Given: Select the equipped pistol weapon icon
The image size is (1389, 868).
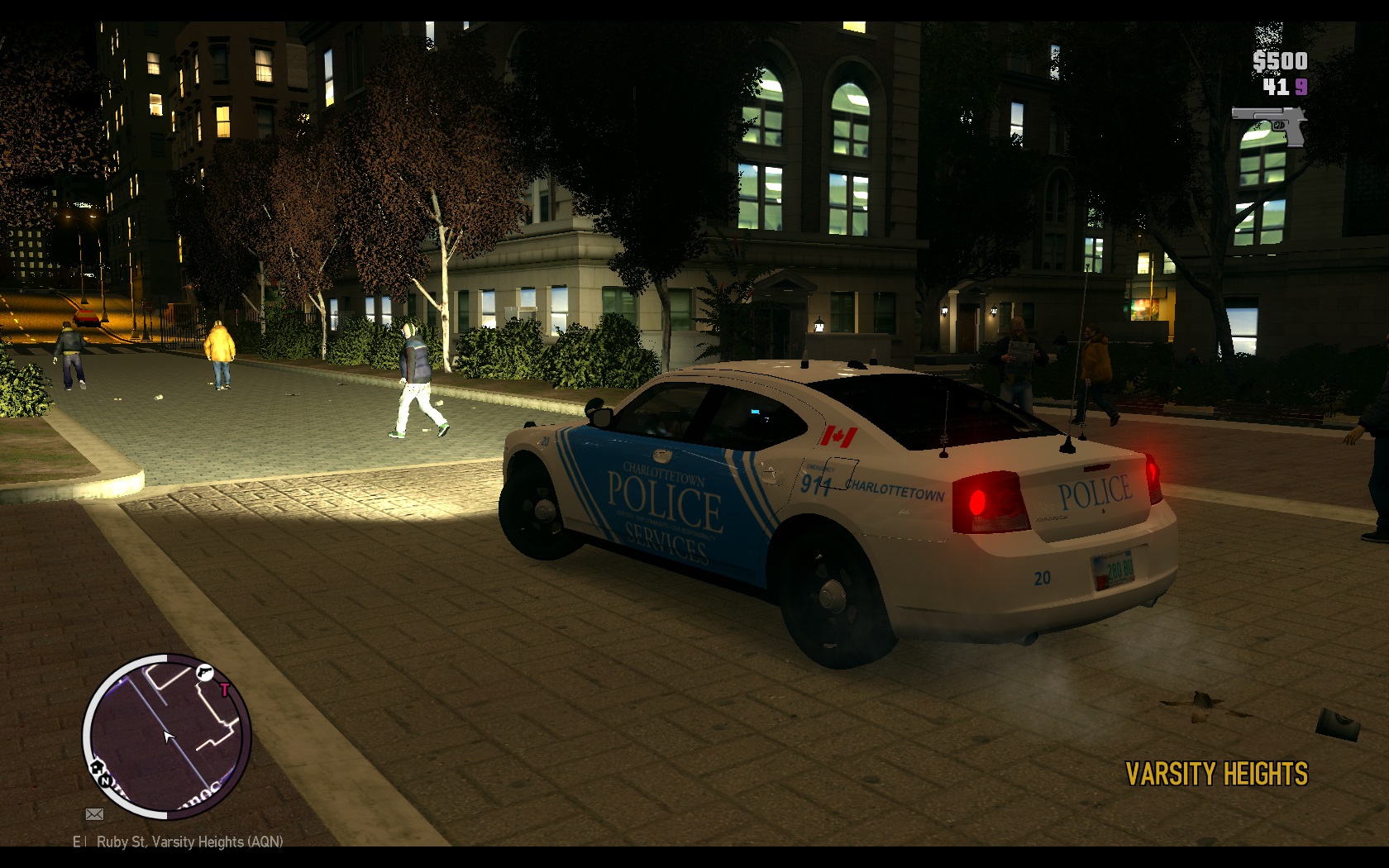Looking at the screenshot, I should (x=1269, y=125).
